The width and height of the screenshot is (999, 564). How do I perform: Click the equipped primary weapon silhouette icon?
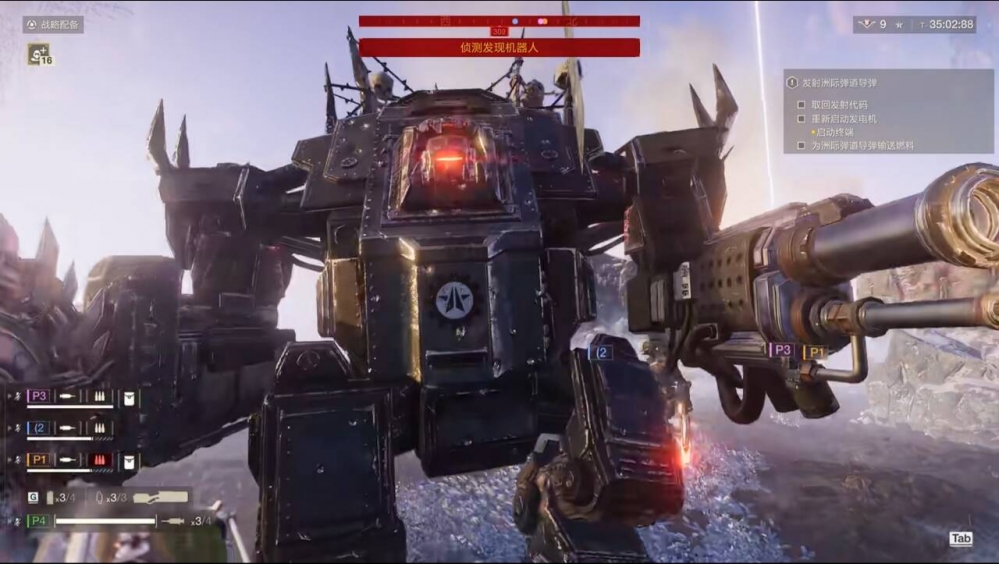(160, 497)
